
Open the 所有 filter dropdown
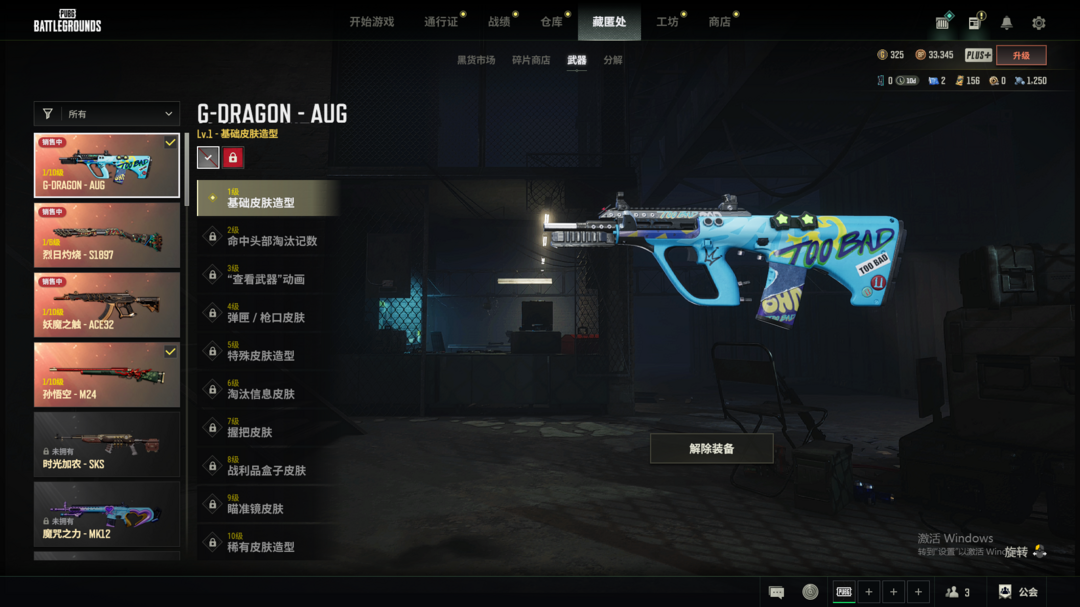[x=107, y=114]
